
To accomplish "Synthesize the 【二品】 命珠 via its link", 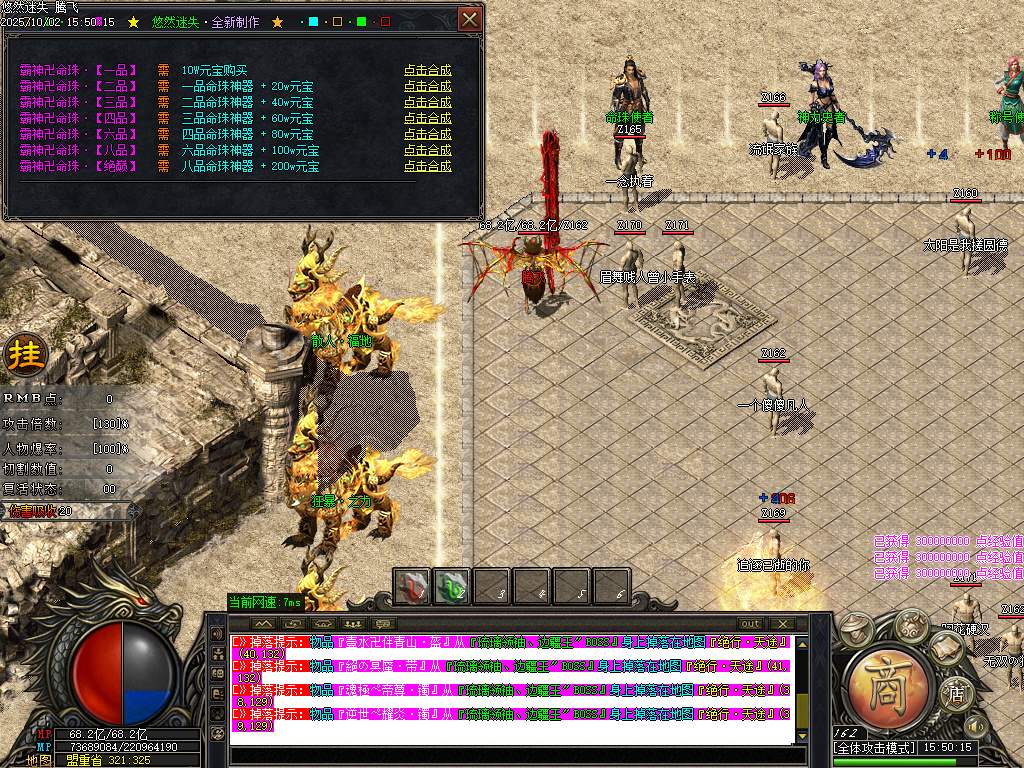I will click(x=427, y=86).
